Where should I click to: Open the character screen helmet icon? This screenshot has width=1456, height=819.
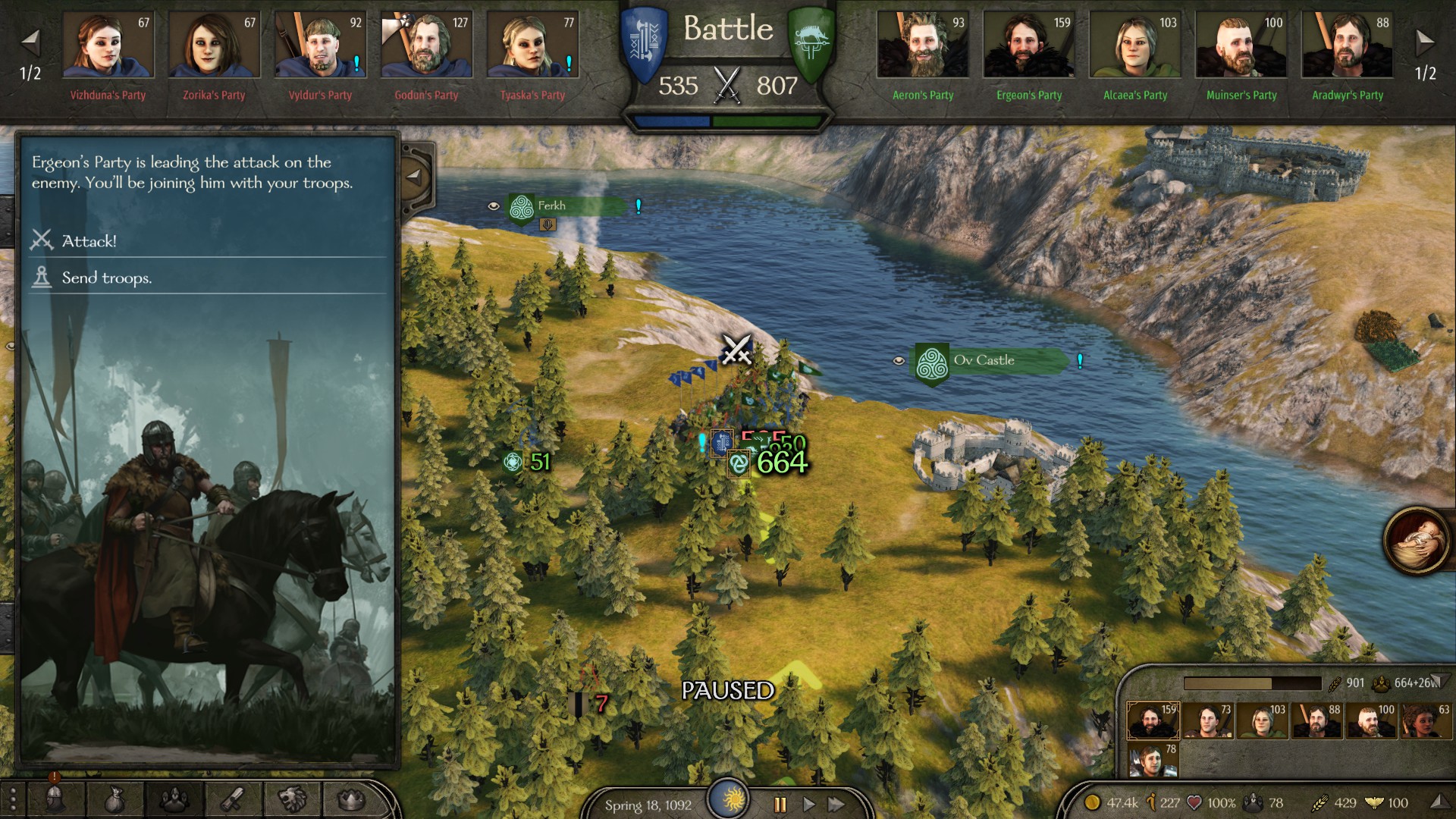pos(55,799)
